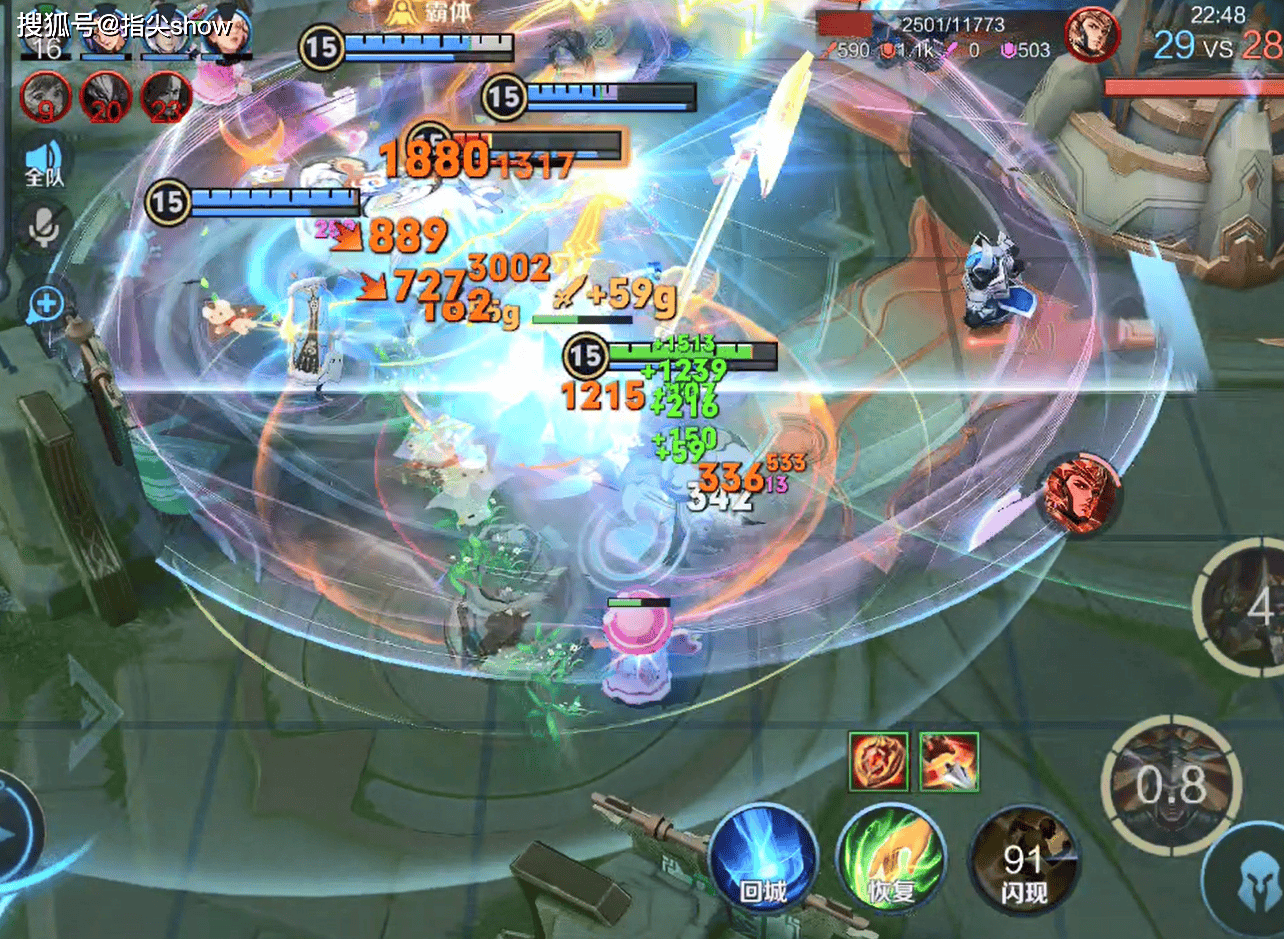This screenshot has height=939, width=1284.
Task: Use the 恢复 heal summoner spell
Action: (x=891, y=858)
